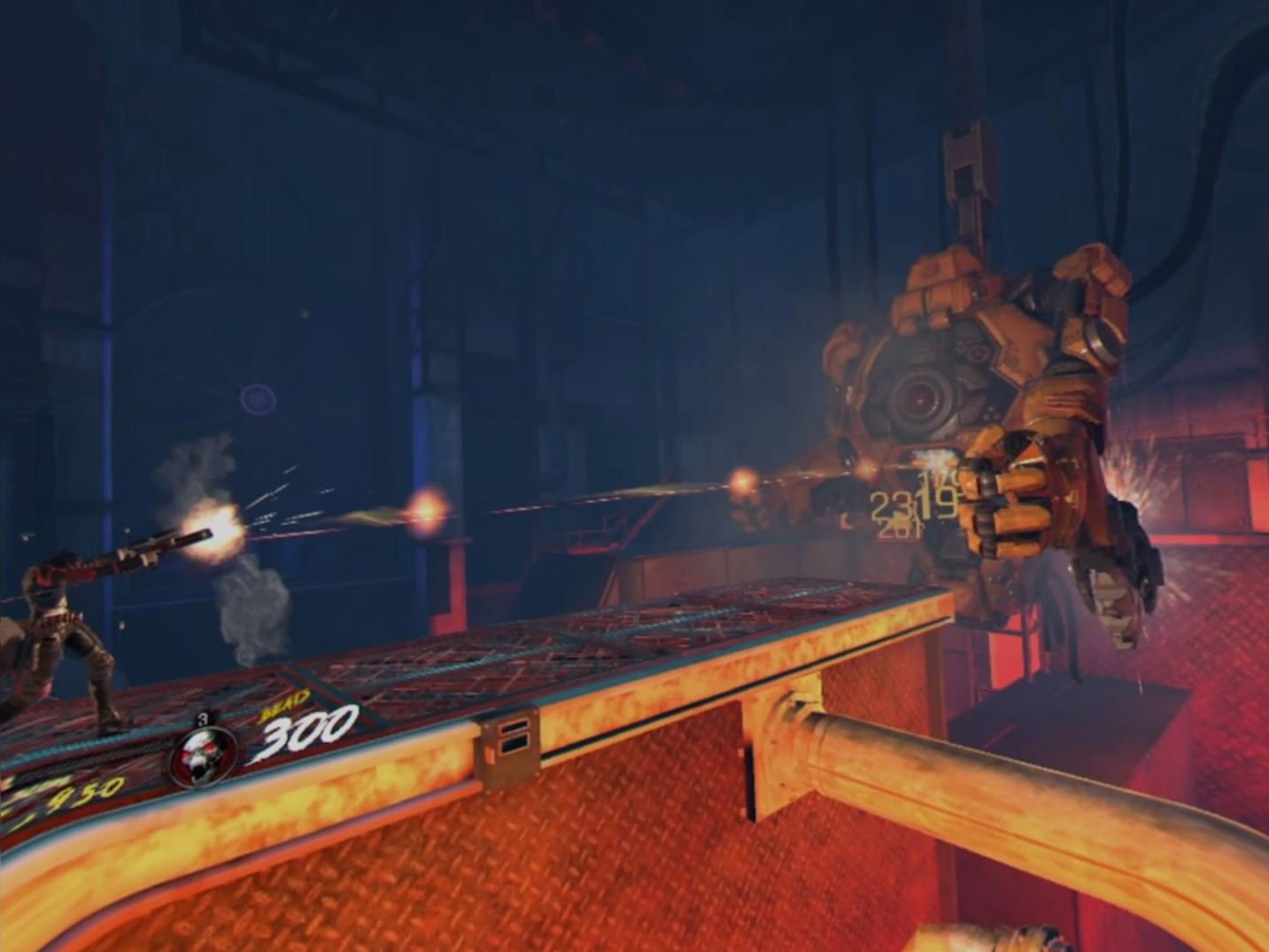Click the red-eyed skull emblem icon

click(205, 755)
